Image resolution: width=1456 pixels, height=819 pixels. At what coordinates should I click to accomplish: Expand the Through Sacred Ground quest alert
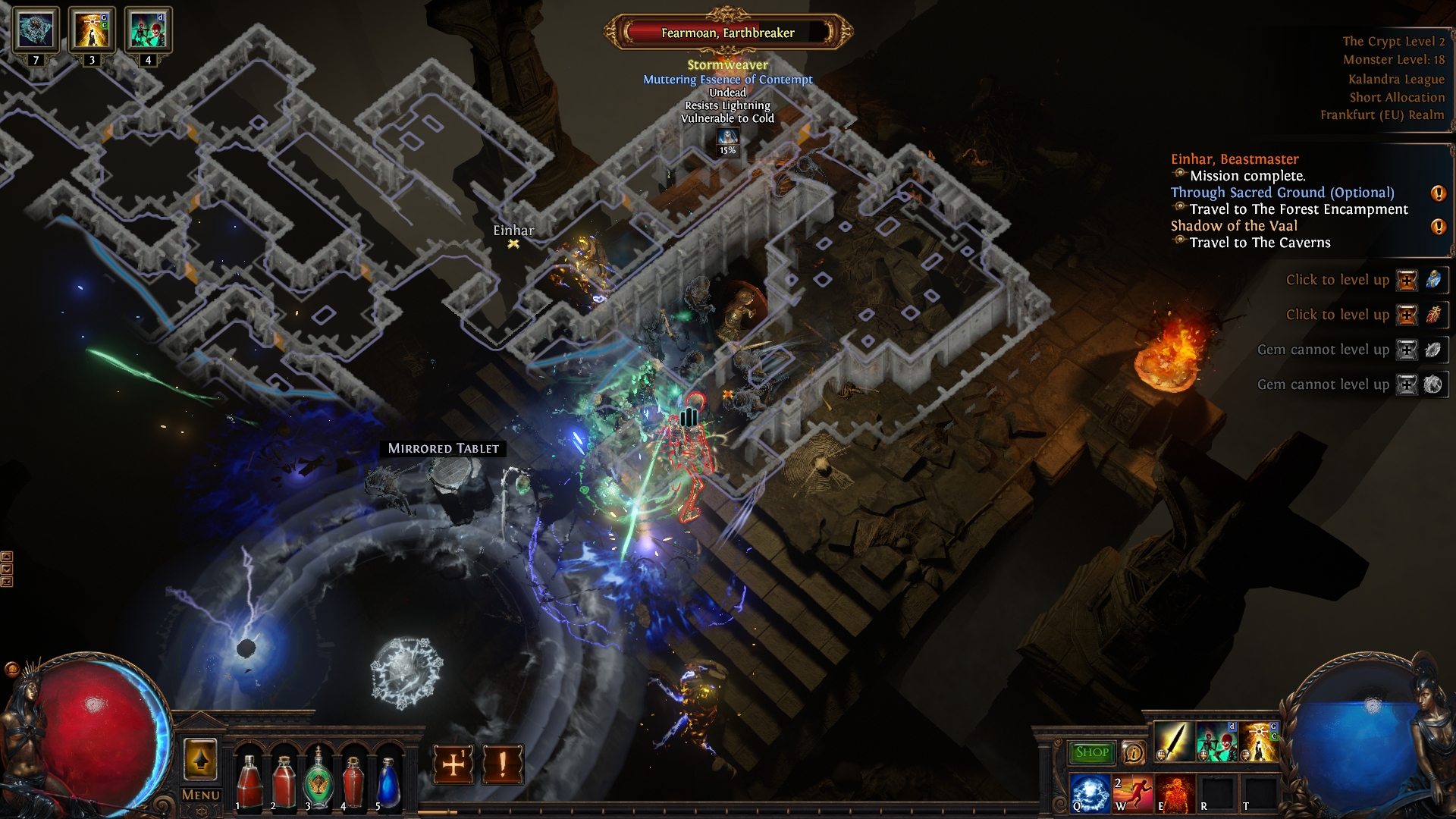coord(1438,193)
